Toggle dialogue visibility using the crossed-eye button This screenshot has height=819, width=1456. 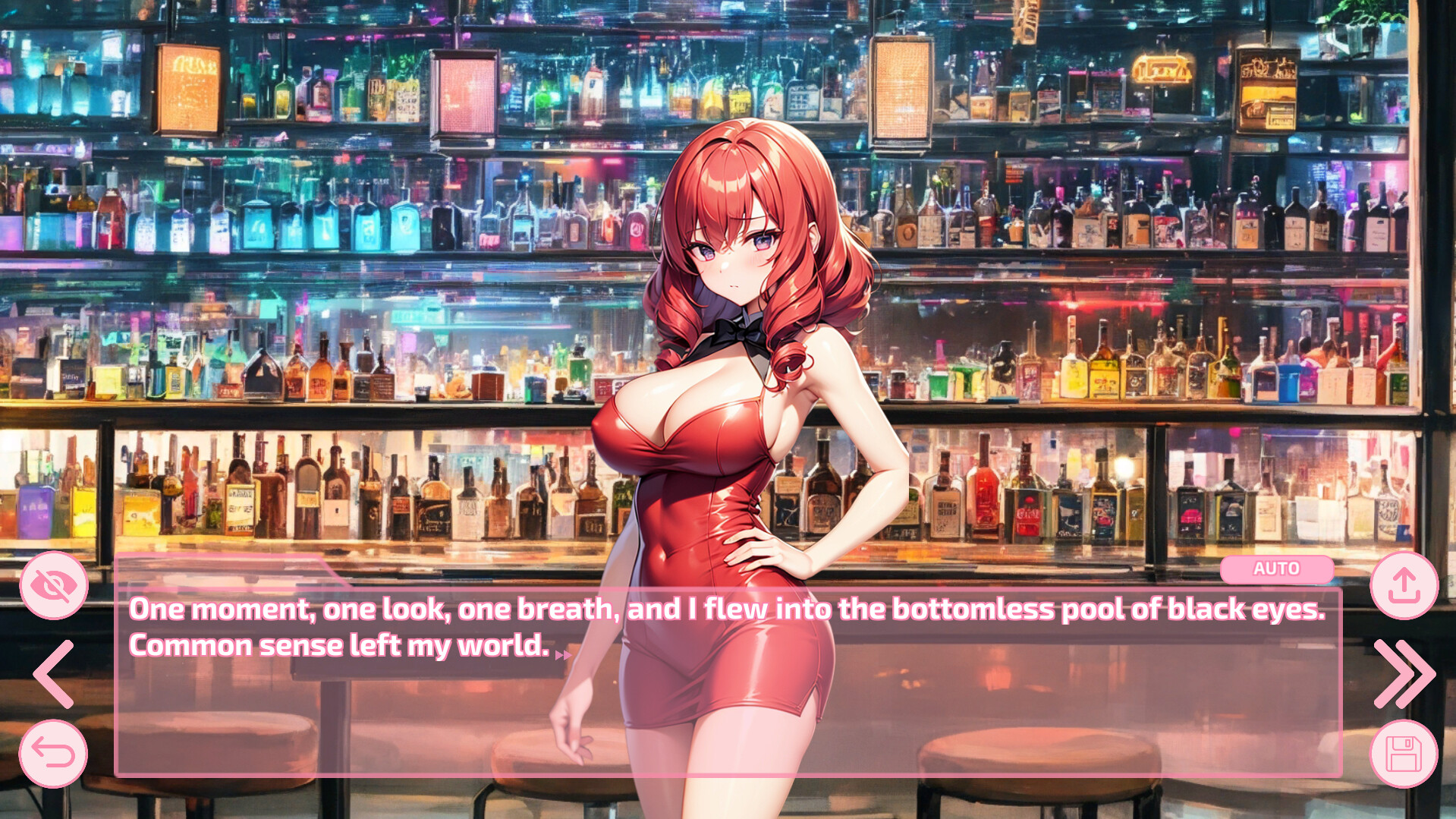pos(53,584)
